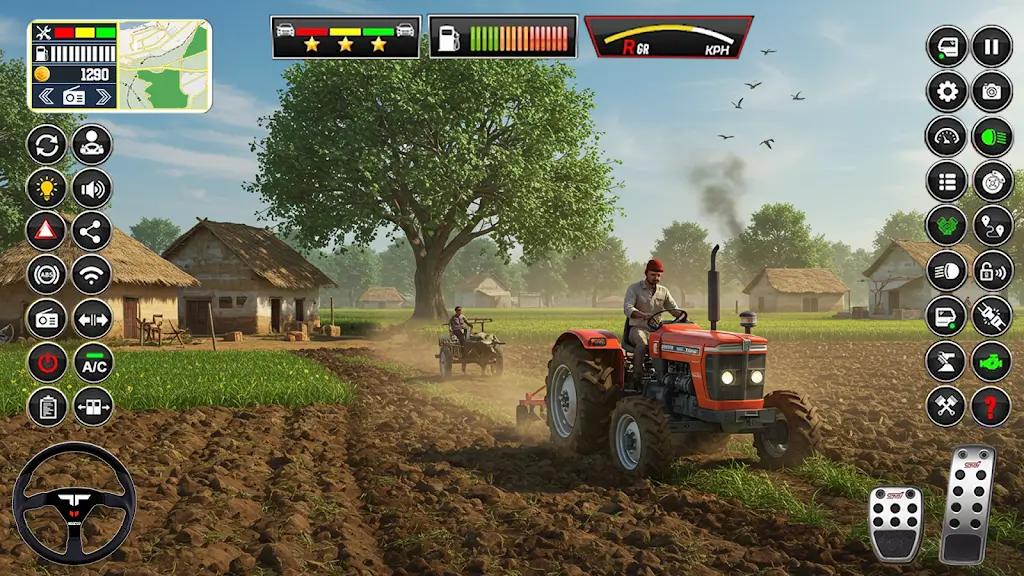Pause the game
The height and width of the screenshot is (576, 1024).
pos(991,46)
